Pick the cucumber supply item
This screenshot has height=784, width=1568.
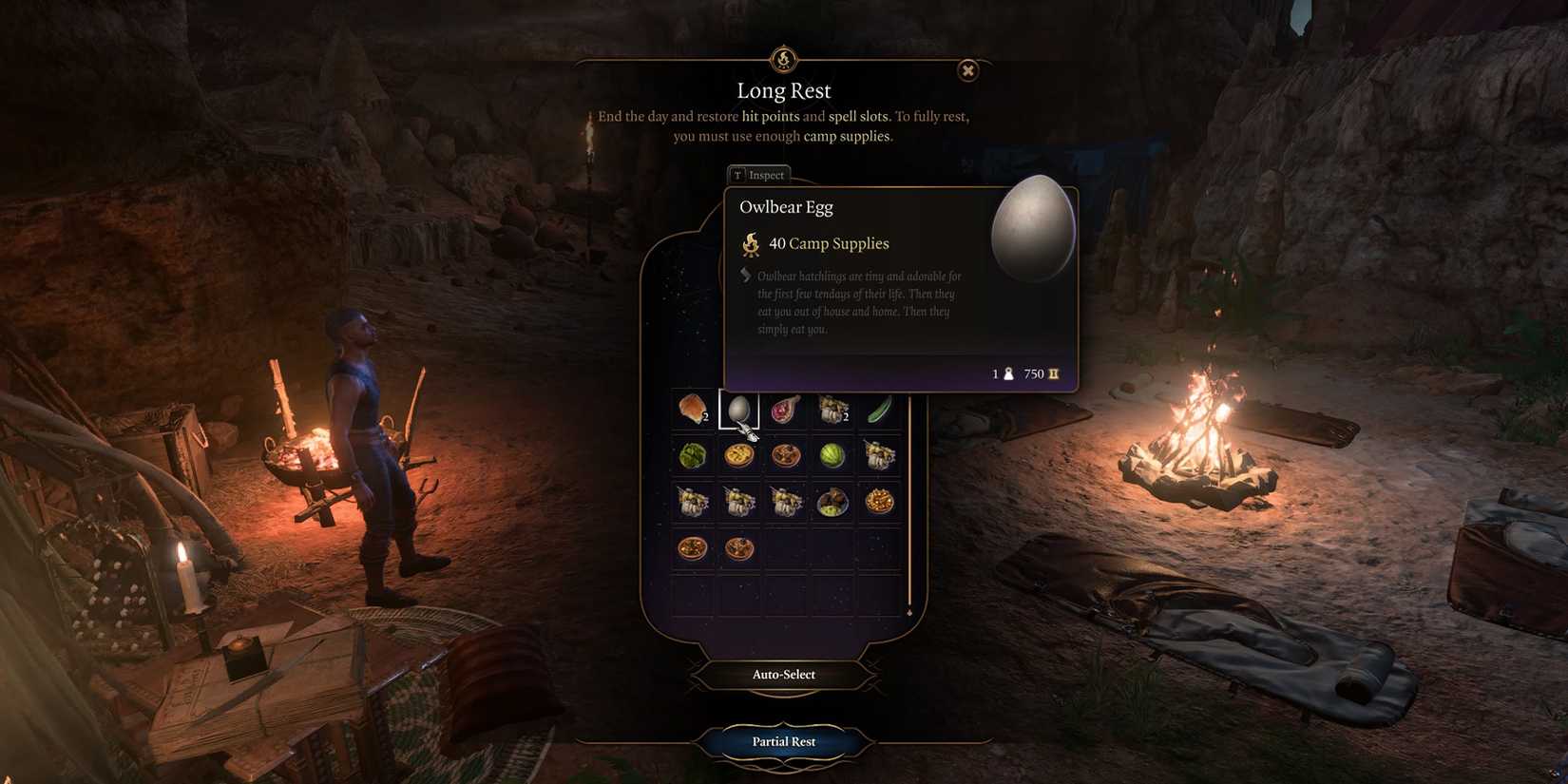tap(877, 409)
